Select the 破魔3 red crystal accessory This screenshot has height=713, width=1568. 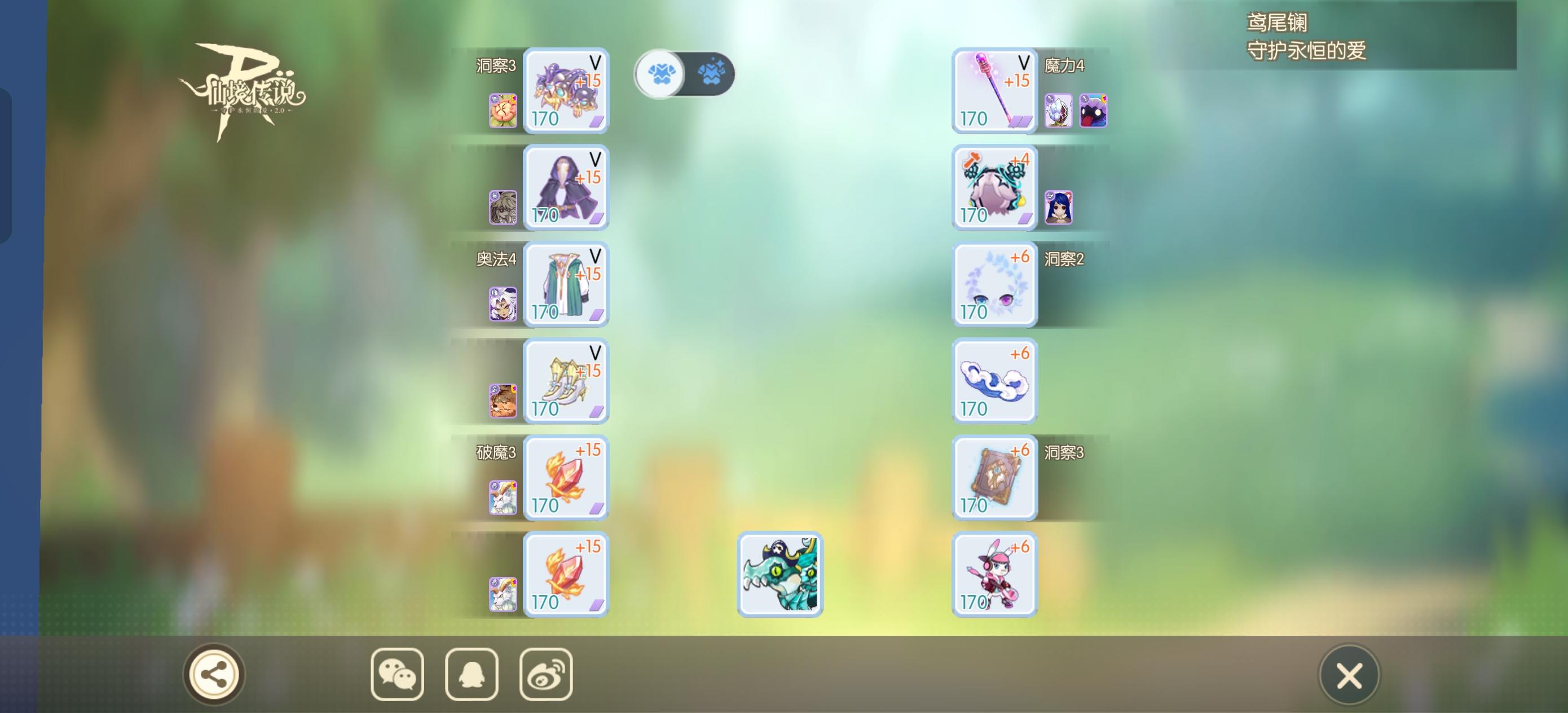click(x=566, y=477)
